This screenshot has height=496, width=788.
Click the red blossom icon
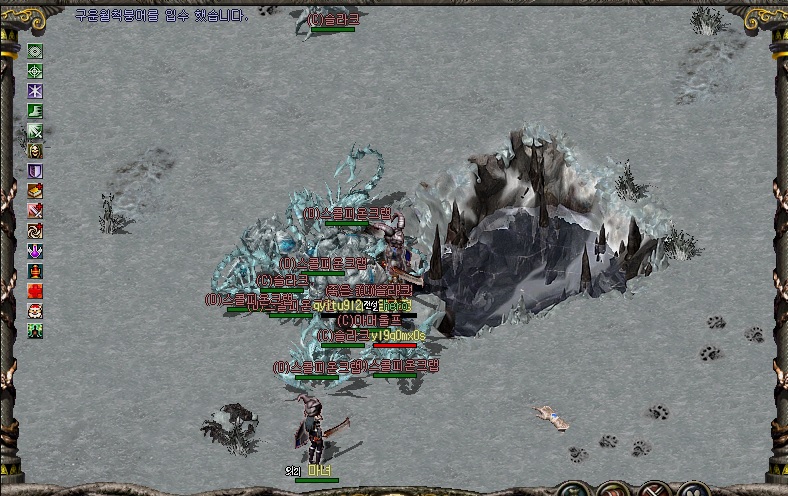click(x=35, y=291)
